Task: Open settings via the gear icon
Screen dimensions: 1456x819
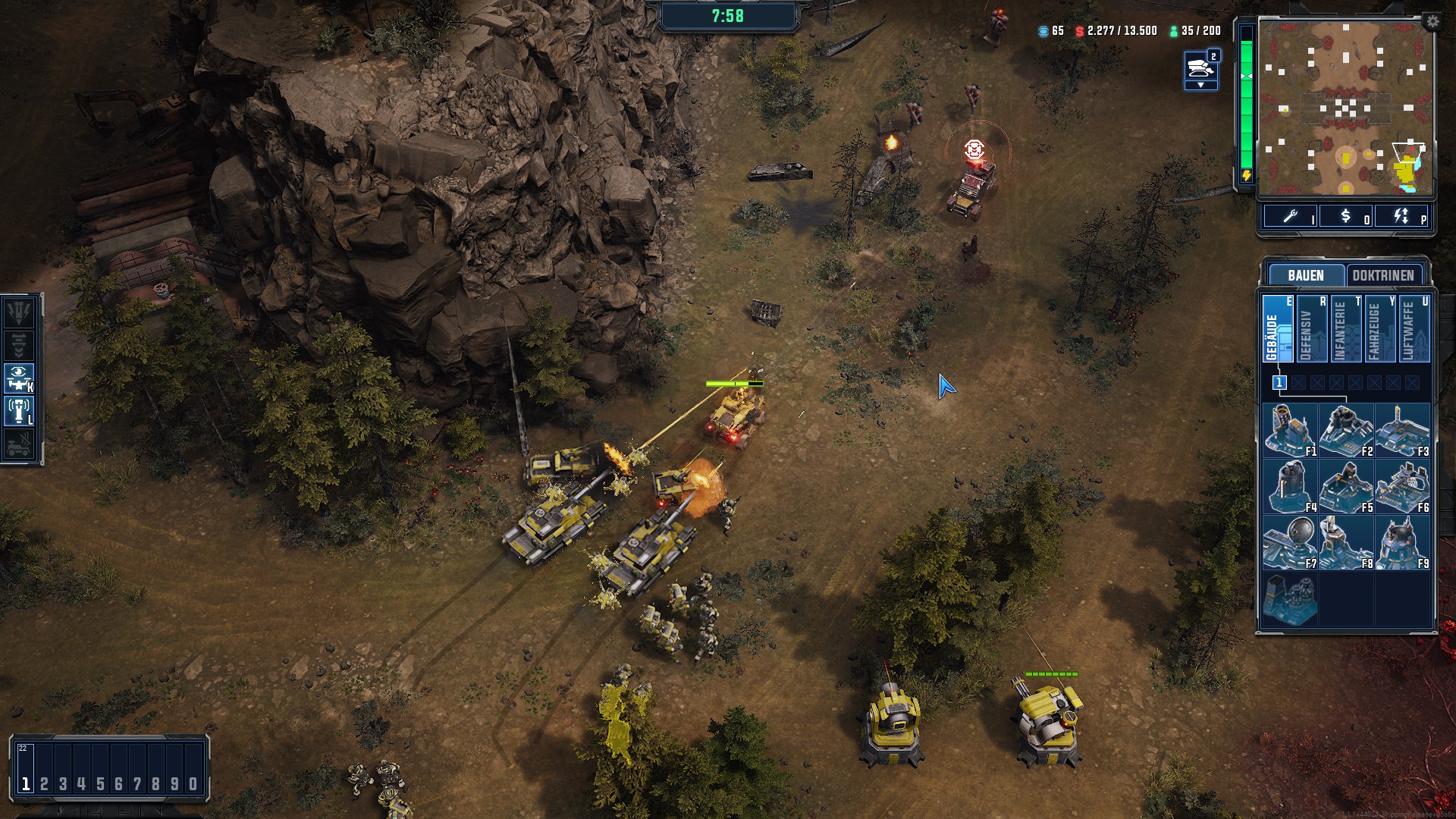Action: pyautogui.click(x=1432, y=22)
